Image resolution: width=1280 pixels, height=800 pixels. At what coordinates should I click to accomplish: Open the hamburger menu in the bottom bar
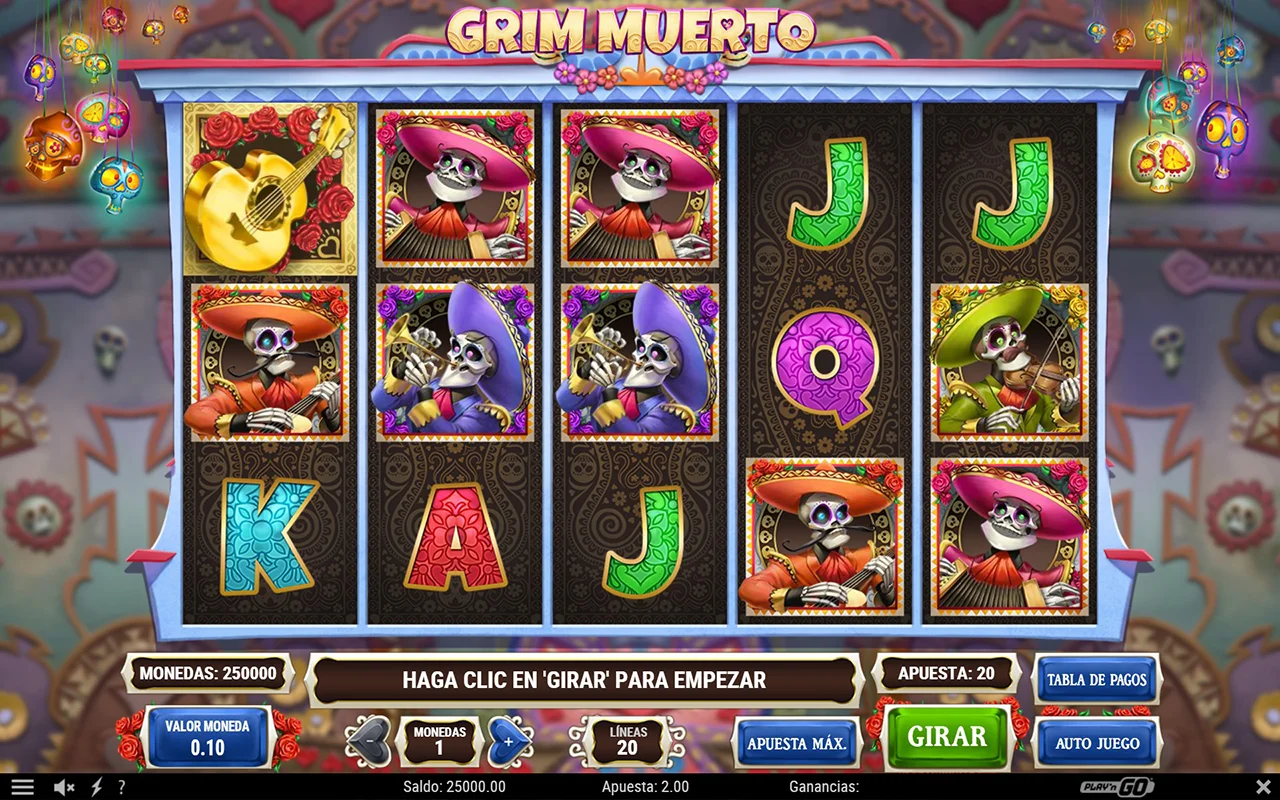(22, 787)
